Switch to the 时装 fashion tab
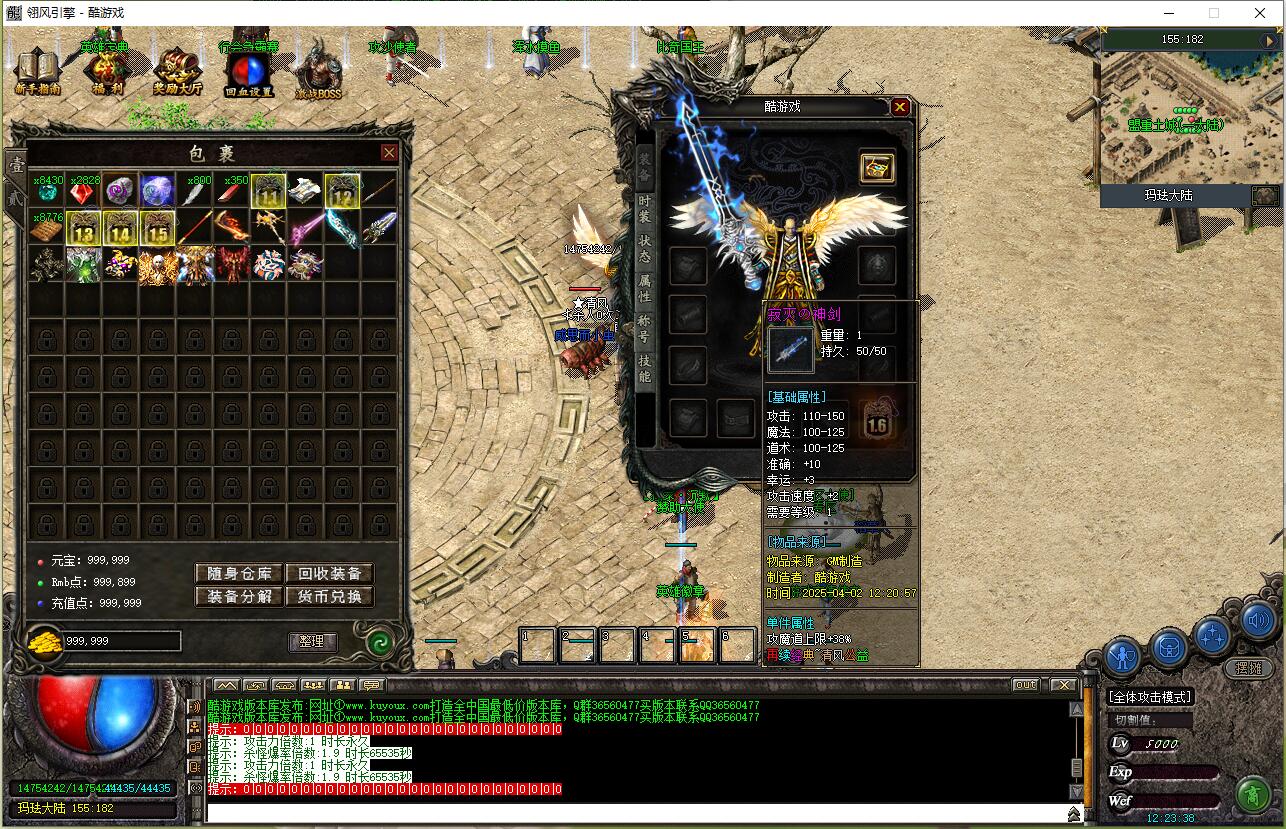This screenshot has height=829, width=1286. [x=645, y=207]
